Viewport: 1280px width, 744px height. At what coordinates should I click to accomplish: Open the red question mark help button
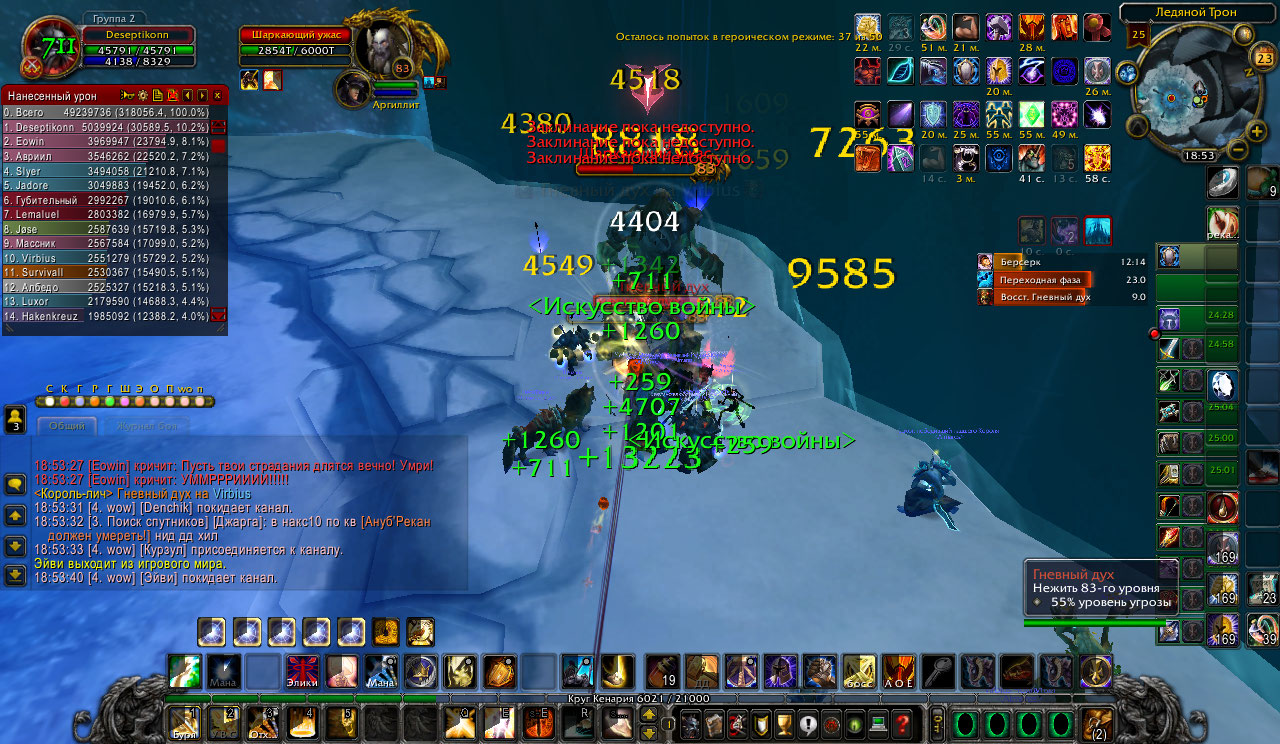click(x=902, y=723)
